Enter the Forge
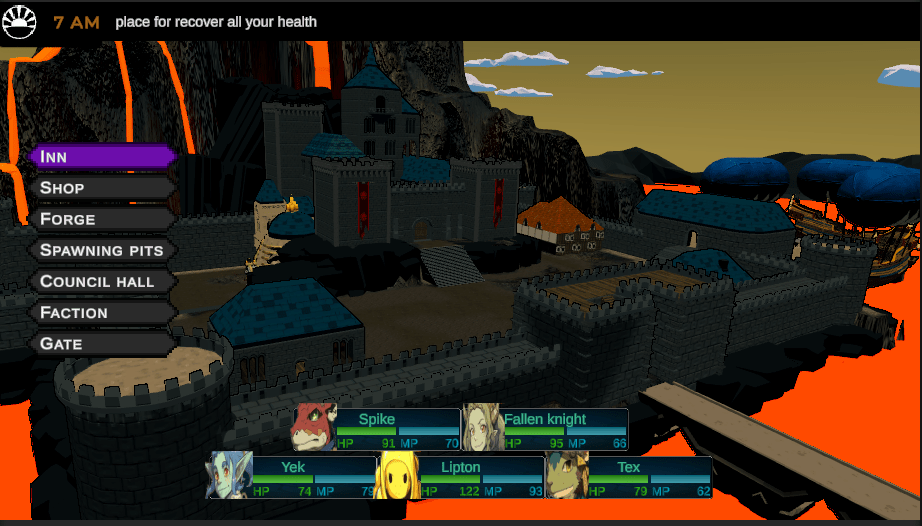This screenshot has height=526, width=922. click(x=103, y=219)
